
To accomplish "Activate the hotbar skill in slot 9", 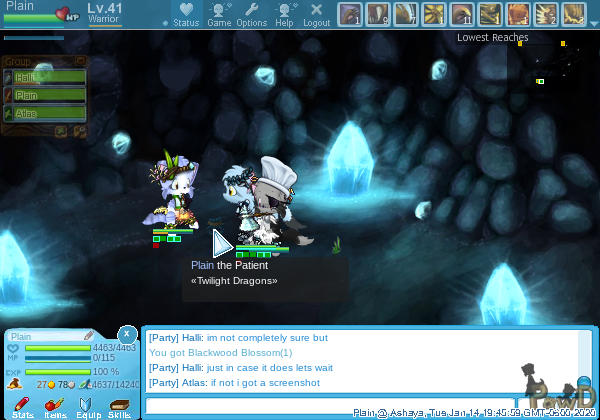I will (378, 14).
